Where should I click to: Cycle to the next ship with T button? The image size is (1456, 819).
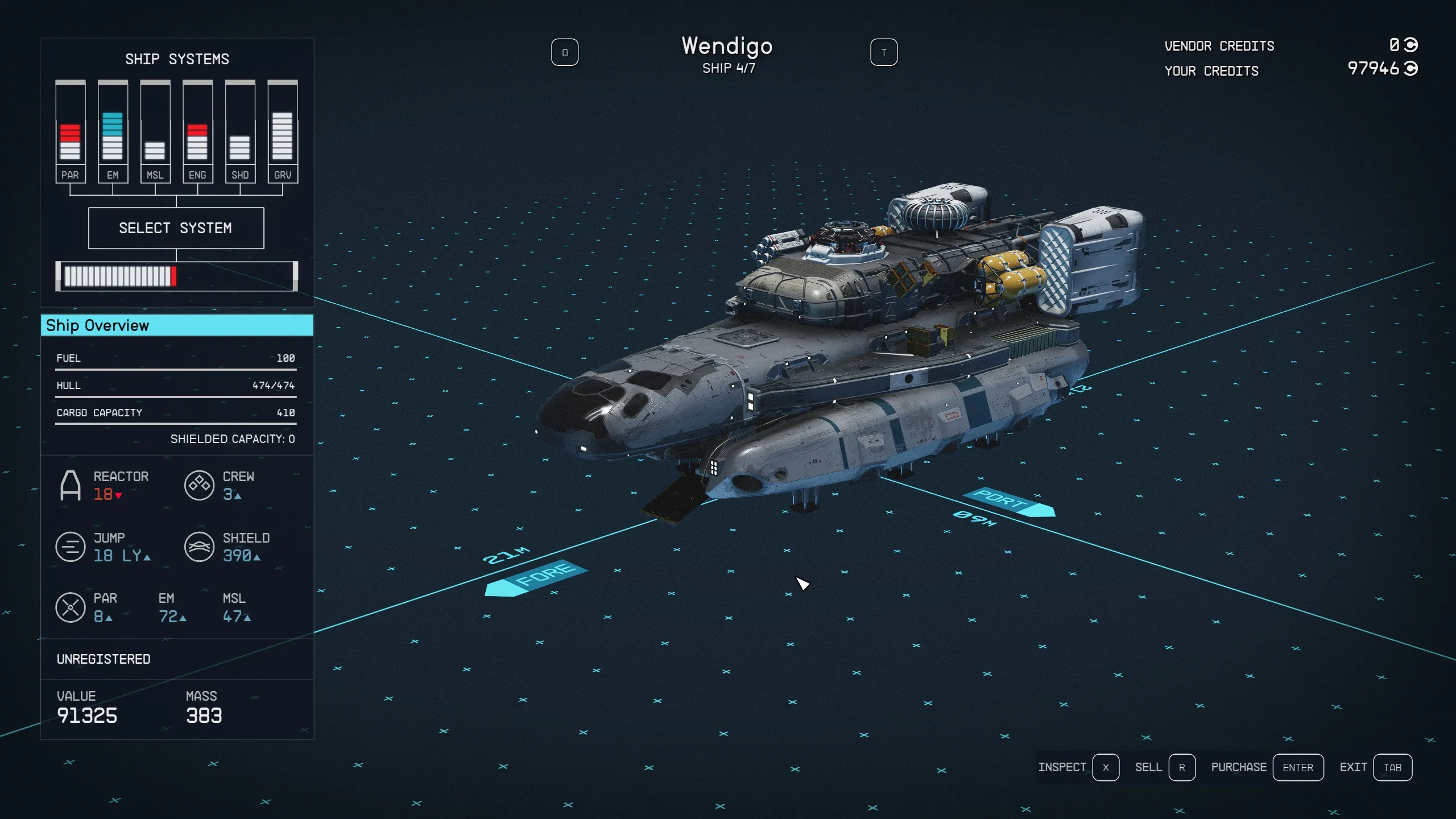(883, 52)
